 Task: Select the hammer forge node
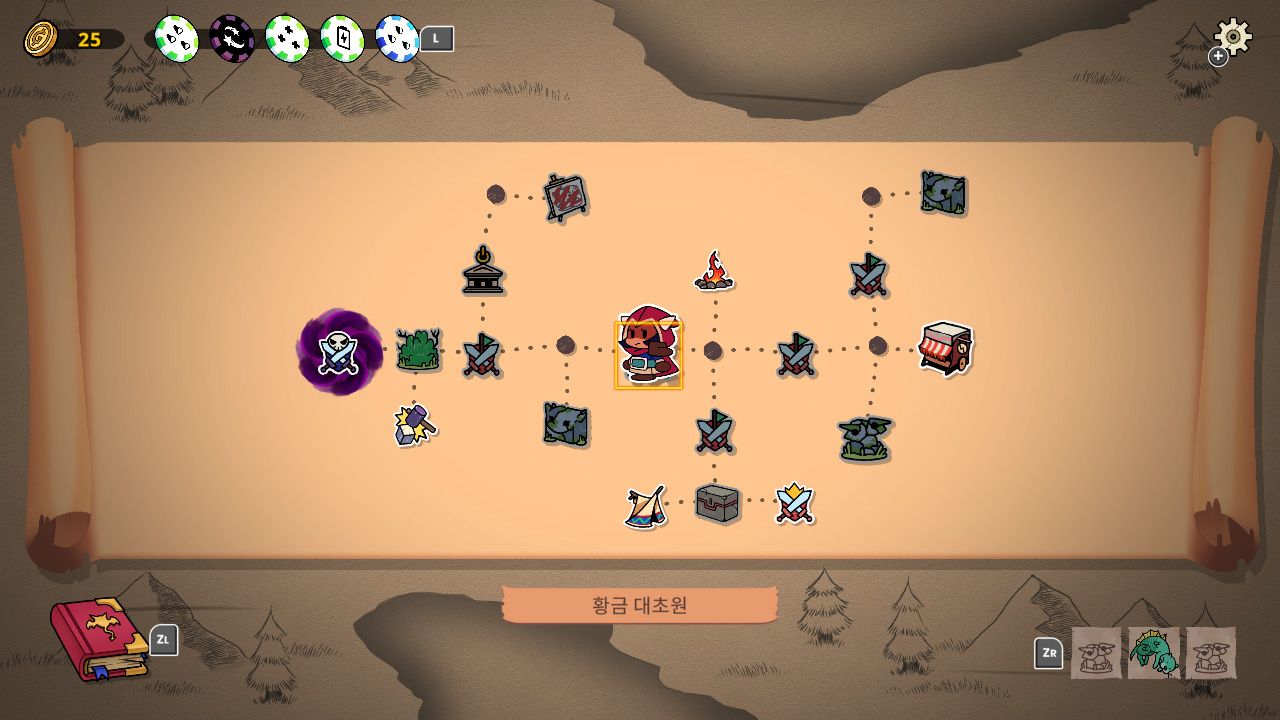click(x=414, y=424)
